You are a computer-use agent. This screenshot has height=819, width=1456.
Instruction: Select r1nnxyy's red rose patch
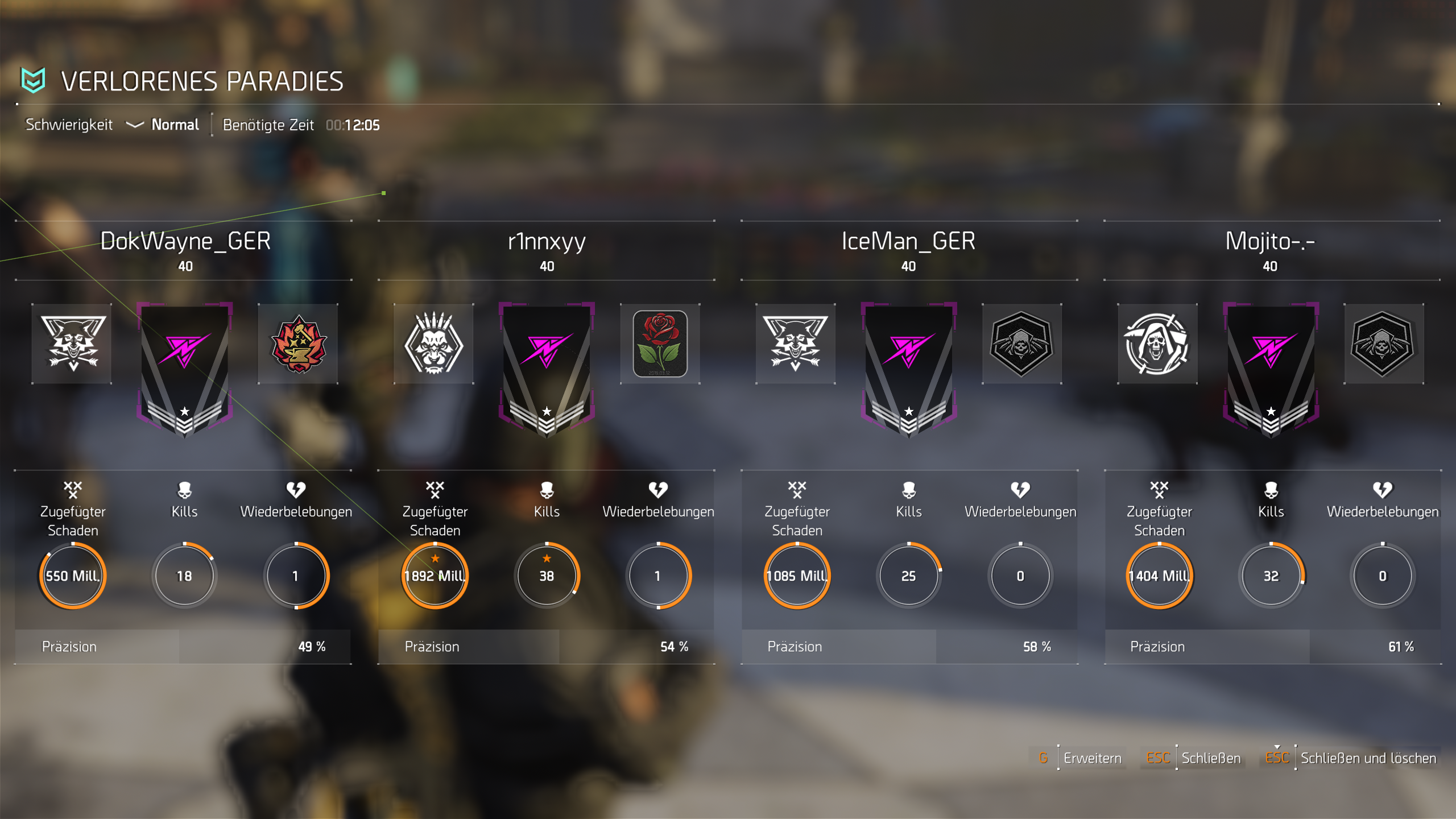click(x=660, y=344)
